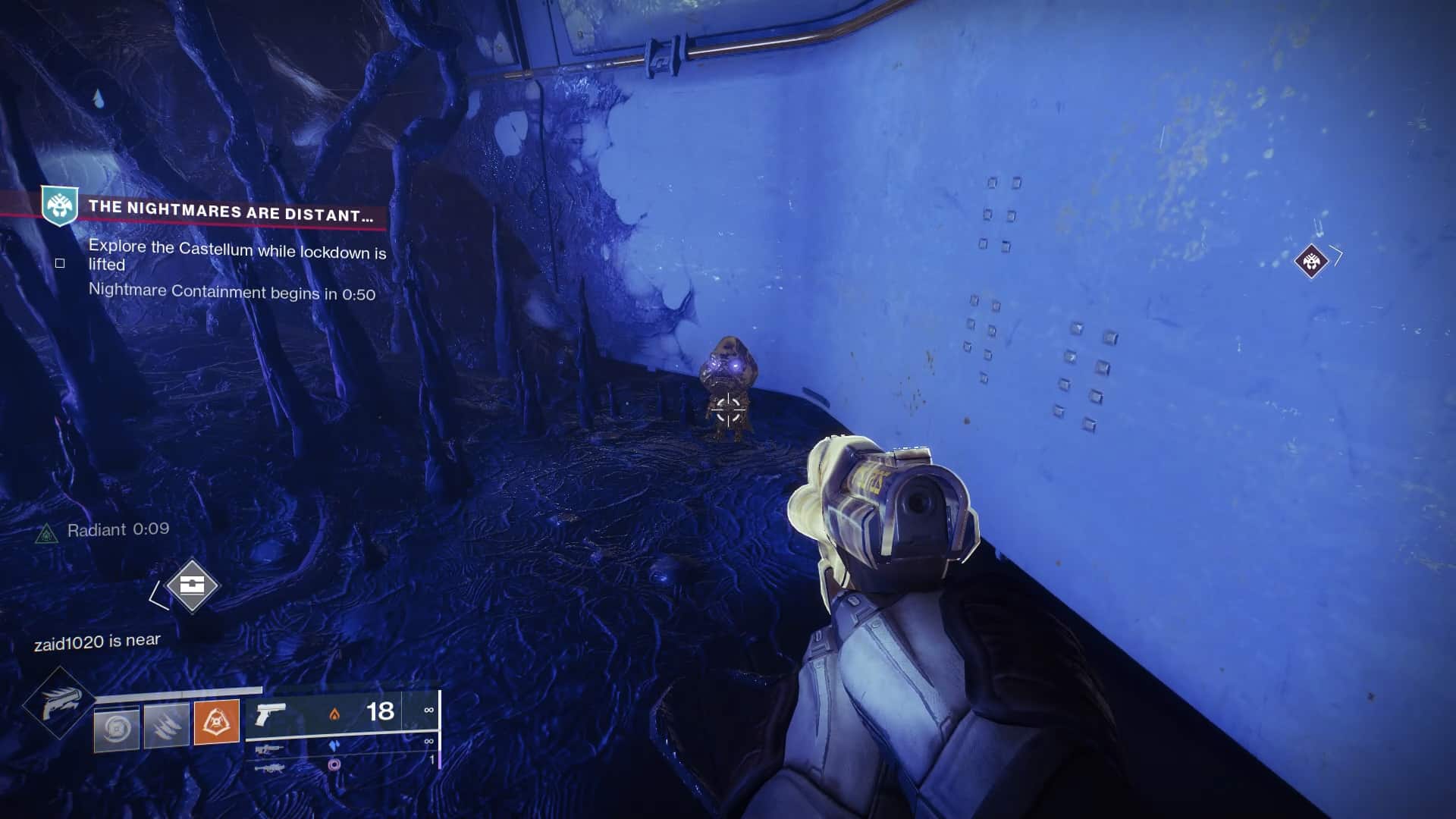
Task: Click the pulse rifle secondary weapon icon
Action: tap(271, 749)
